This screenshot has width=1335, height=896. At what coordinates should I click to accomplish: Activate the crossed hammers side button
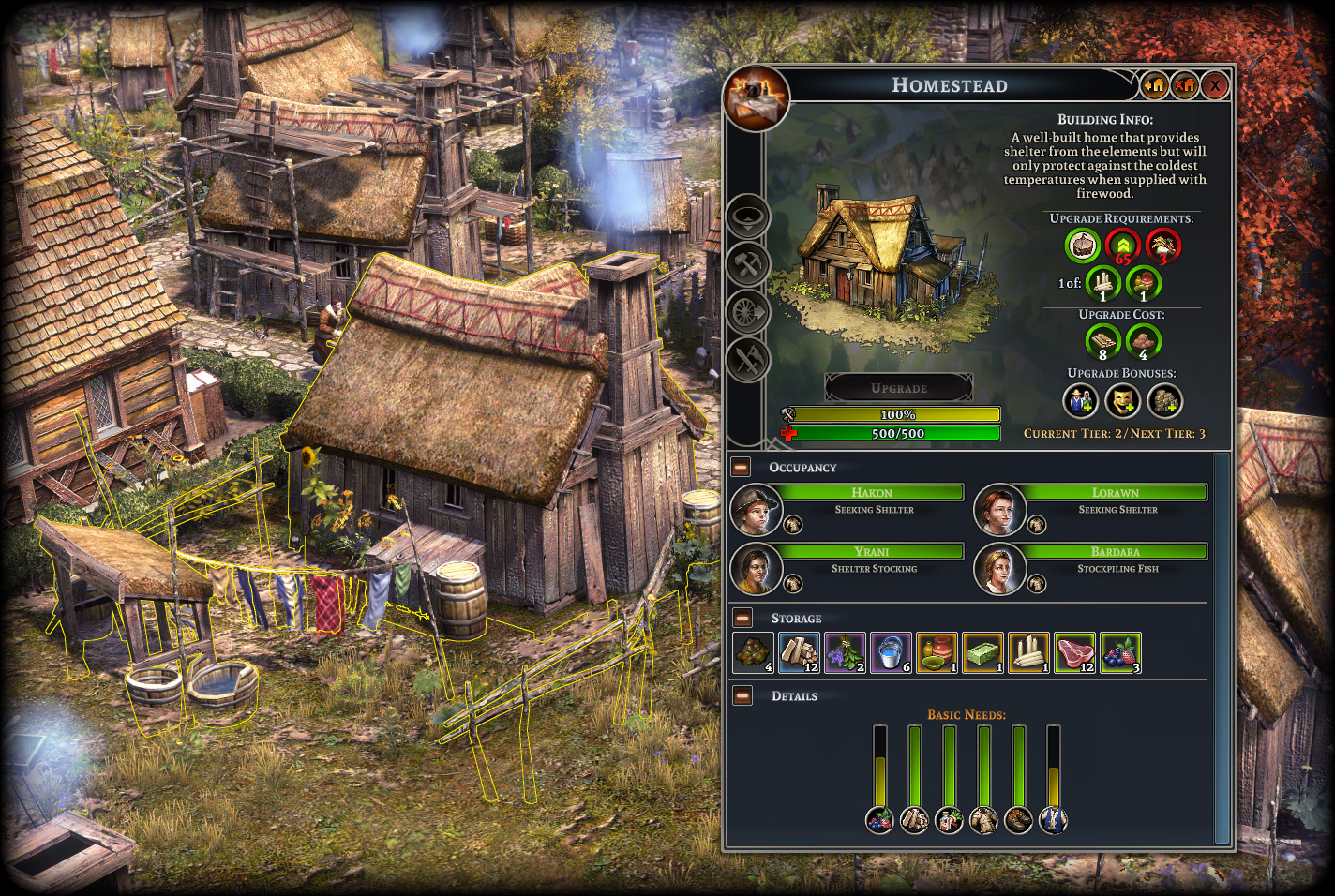pyautogui.click(x=748, y=264)
